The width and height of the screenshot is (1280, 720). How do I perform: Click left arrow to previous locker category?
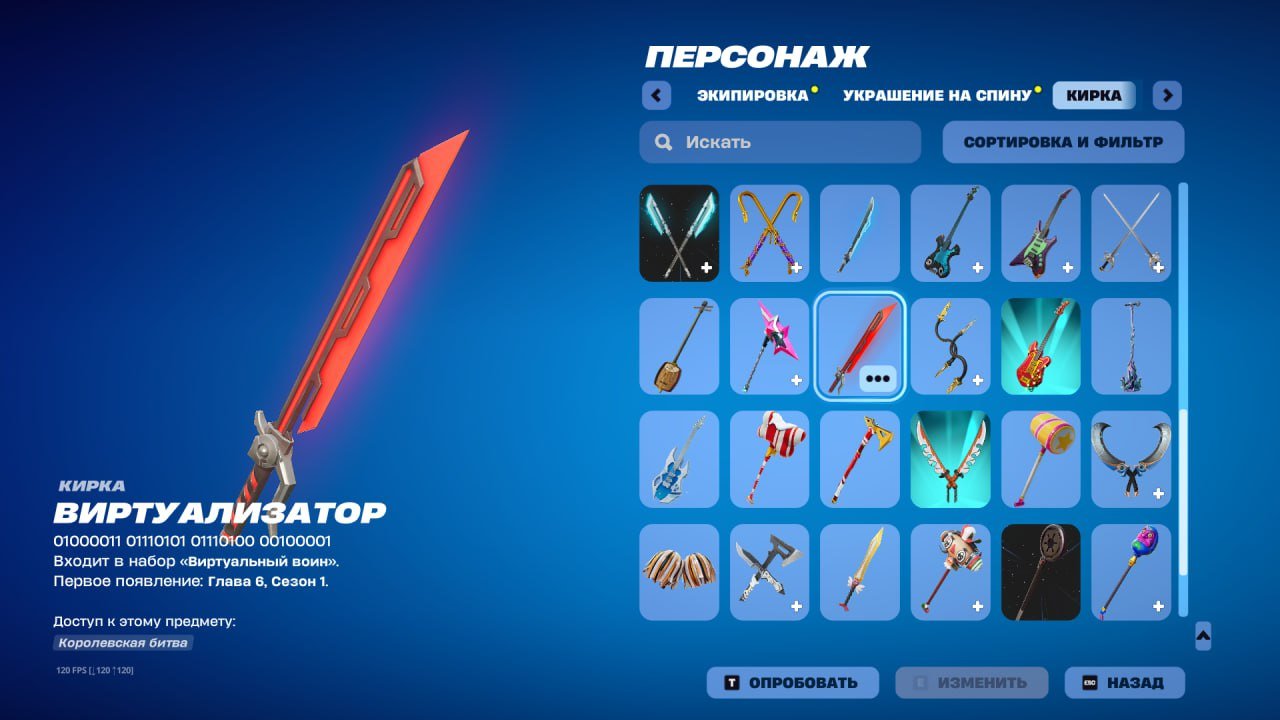[656, 95]
